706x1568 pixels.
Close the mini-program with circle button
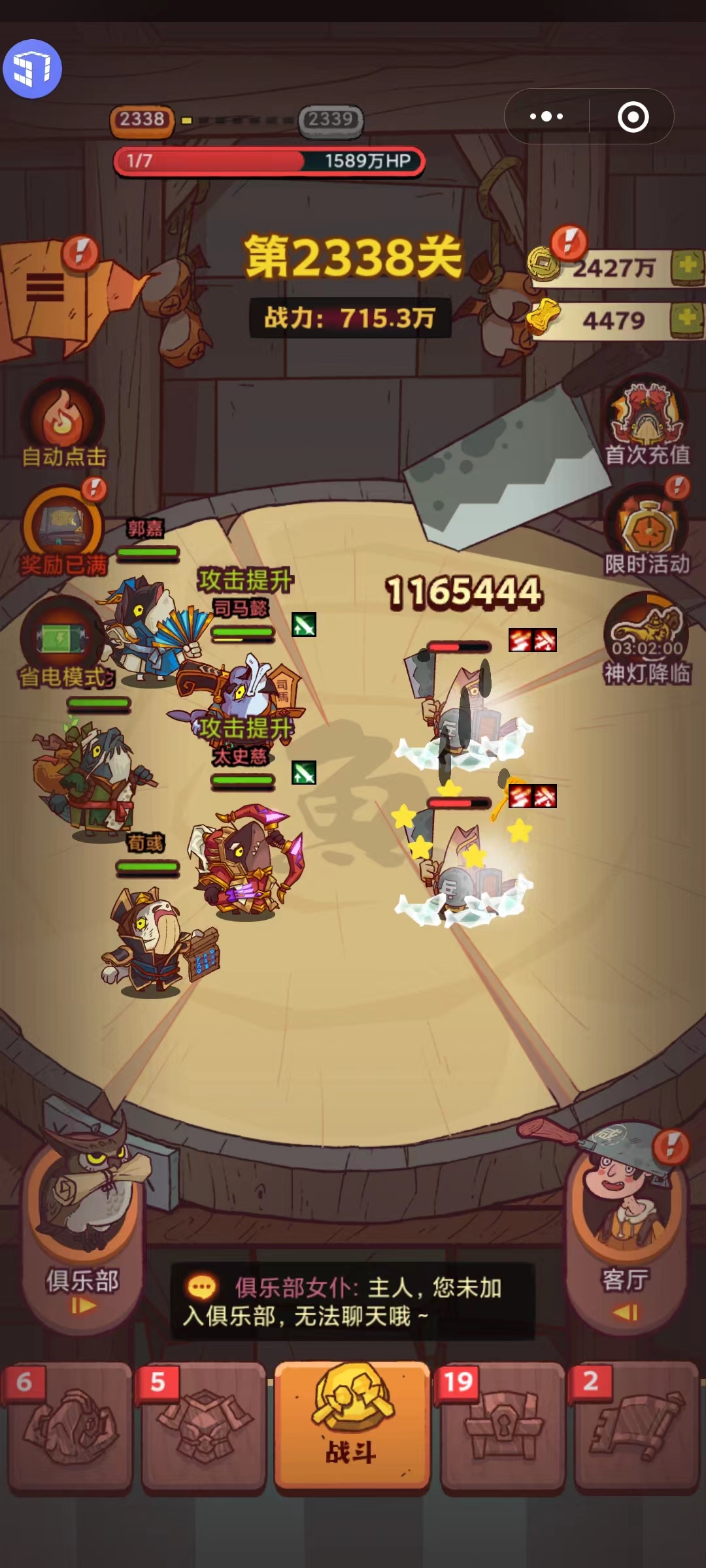633,117
